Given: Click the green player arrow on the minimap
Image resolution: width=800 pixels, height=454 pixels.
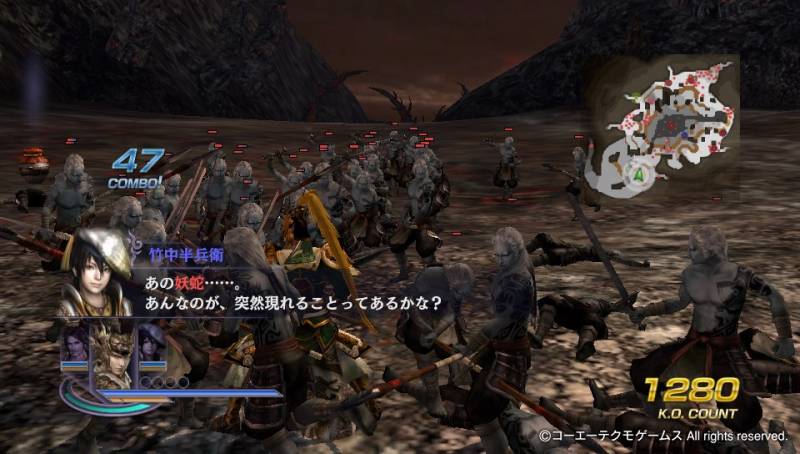Looking at the screenshot, I should point(638,174).
